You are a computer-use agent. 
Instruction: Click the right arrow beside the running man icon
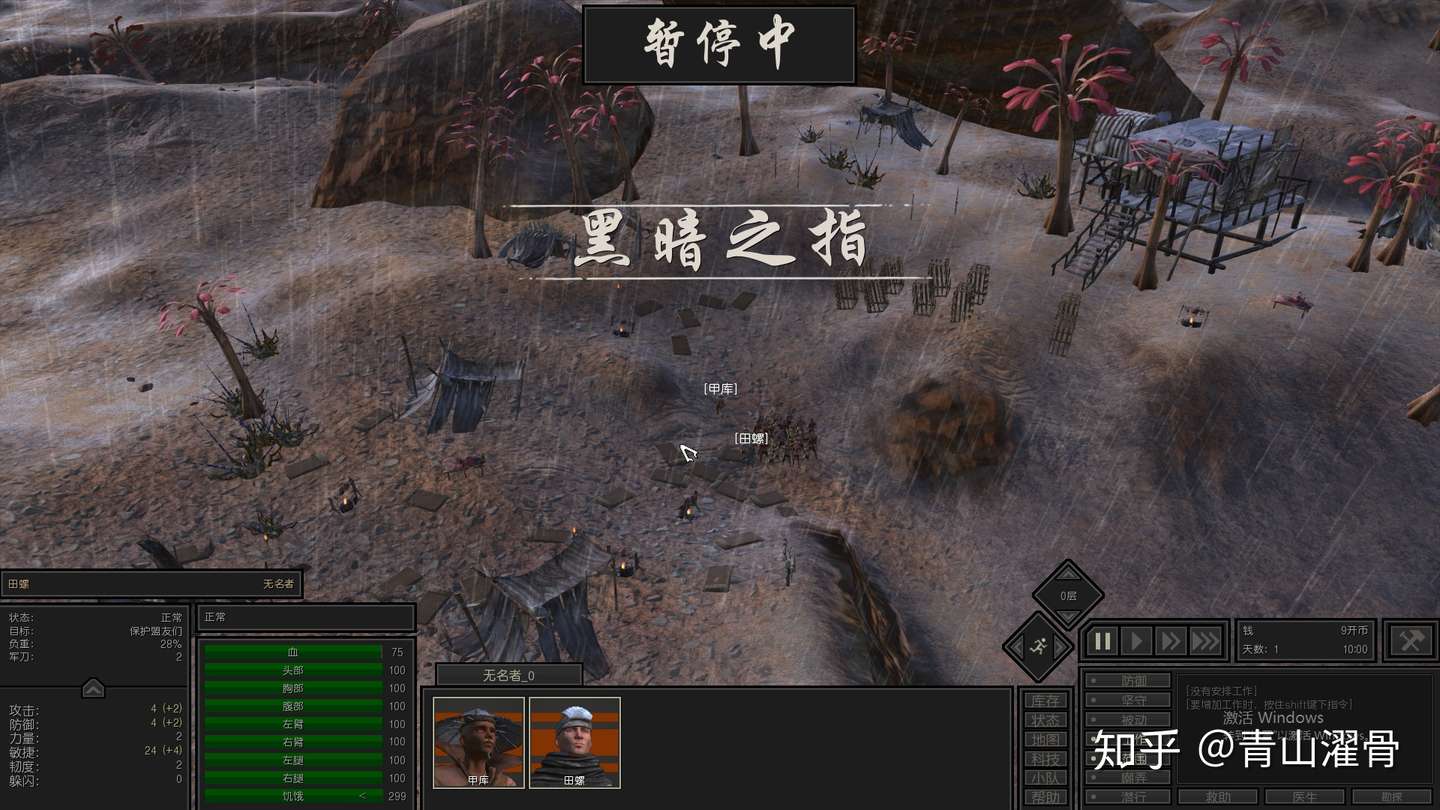point(1060,646)
